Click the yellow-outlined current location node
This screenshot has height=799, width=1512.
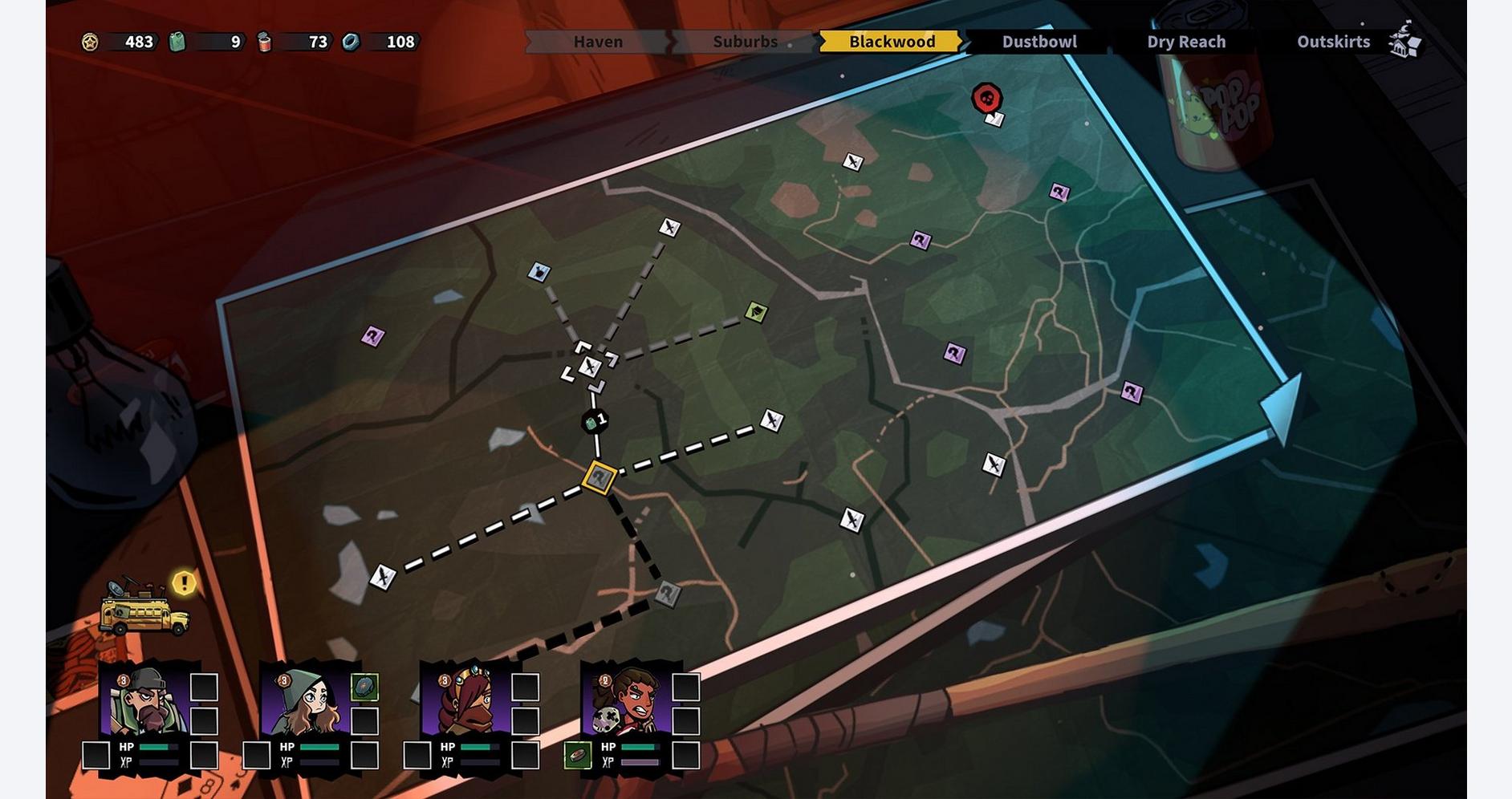point(600,478)
